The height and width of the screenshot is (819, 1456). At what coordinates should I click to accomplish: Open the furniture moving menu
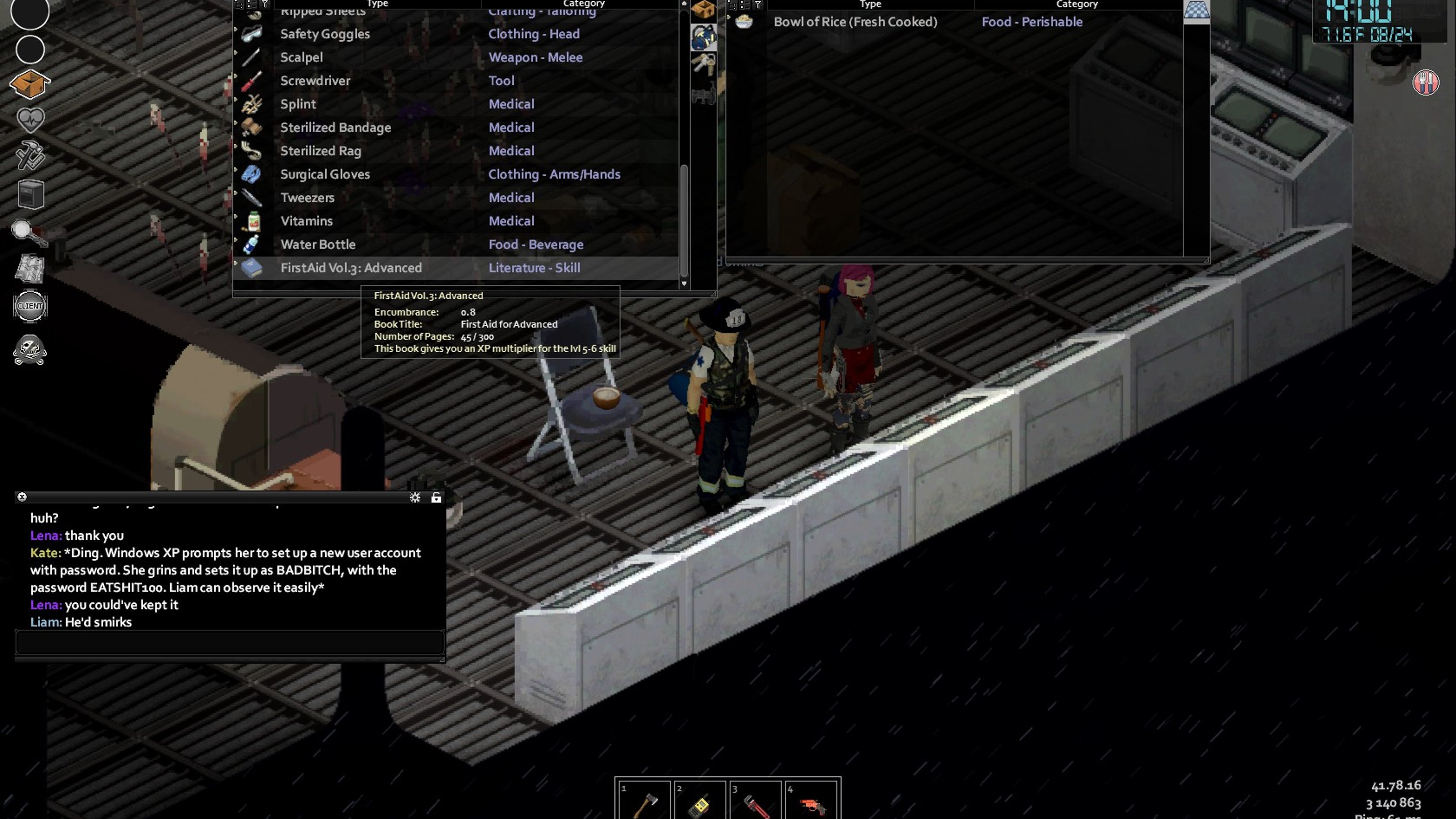[30, 194]
